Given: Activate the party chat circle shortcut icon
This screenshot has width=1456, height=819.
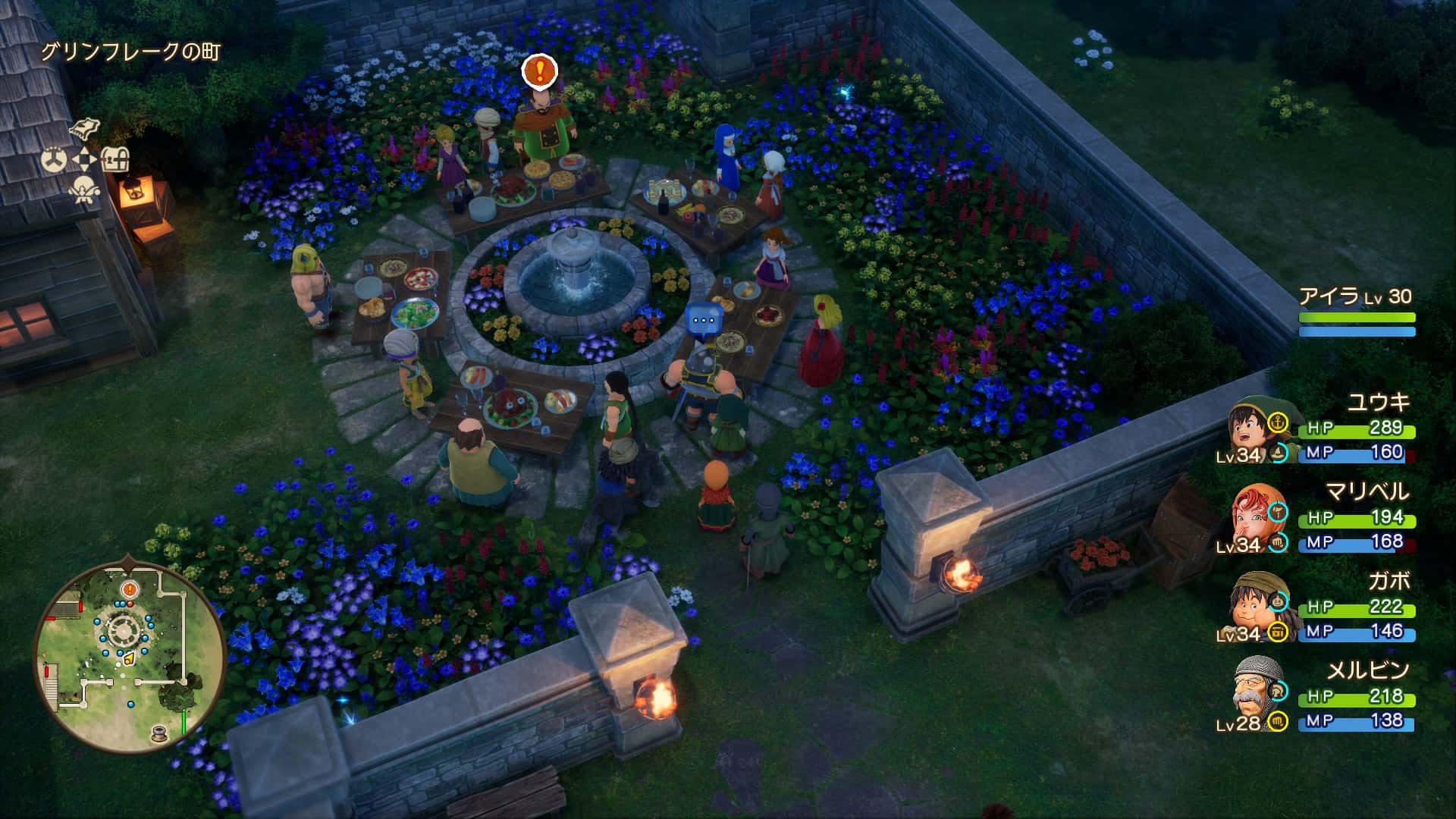Looking at the screenshot, I should point(54,159).
